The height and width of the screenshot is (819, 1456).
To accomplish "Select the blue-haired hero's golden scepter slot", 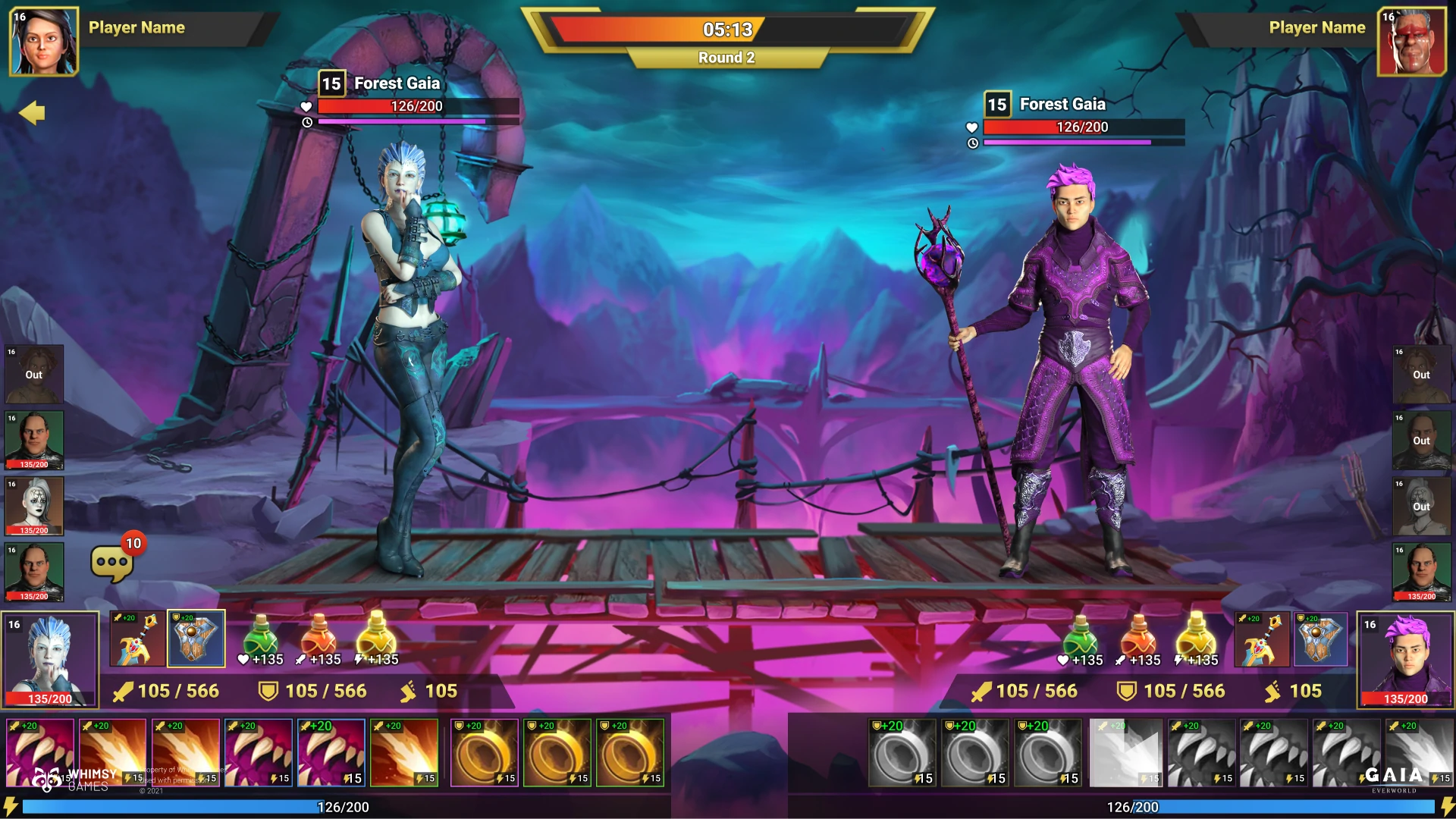I will coord(137,639).
